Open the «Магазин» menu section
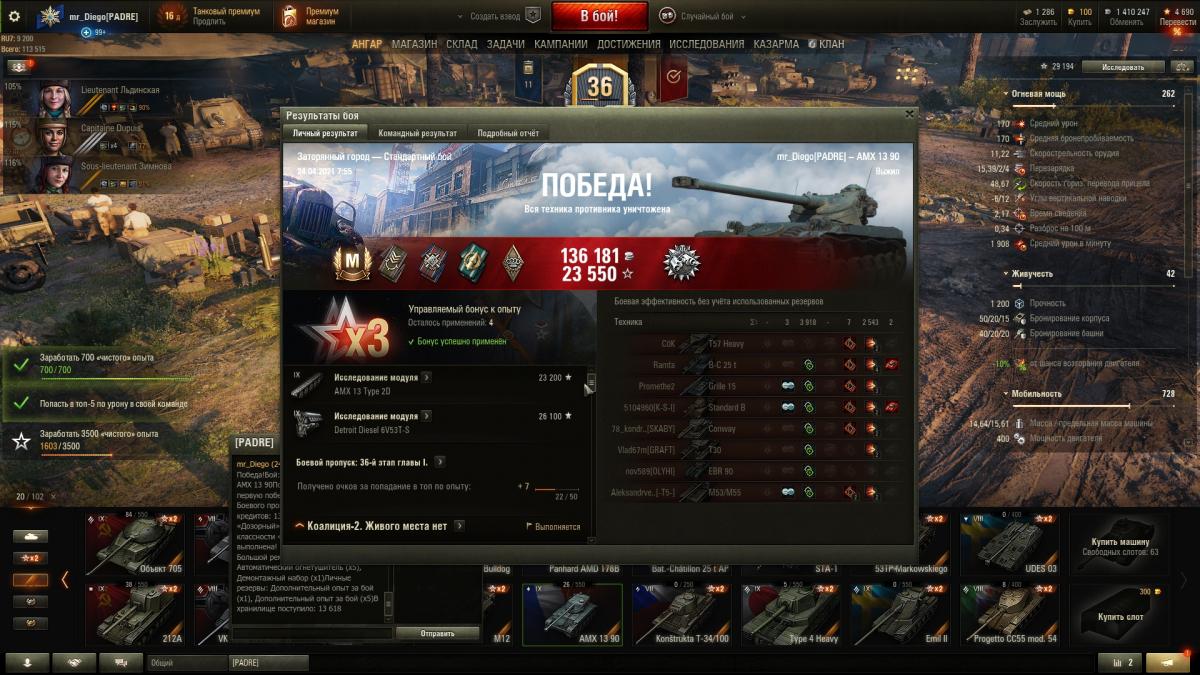 414,44
